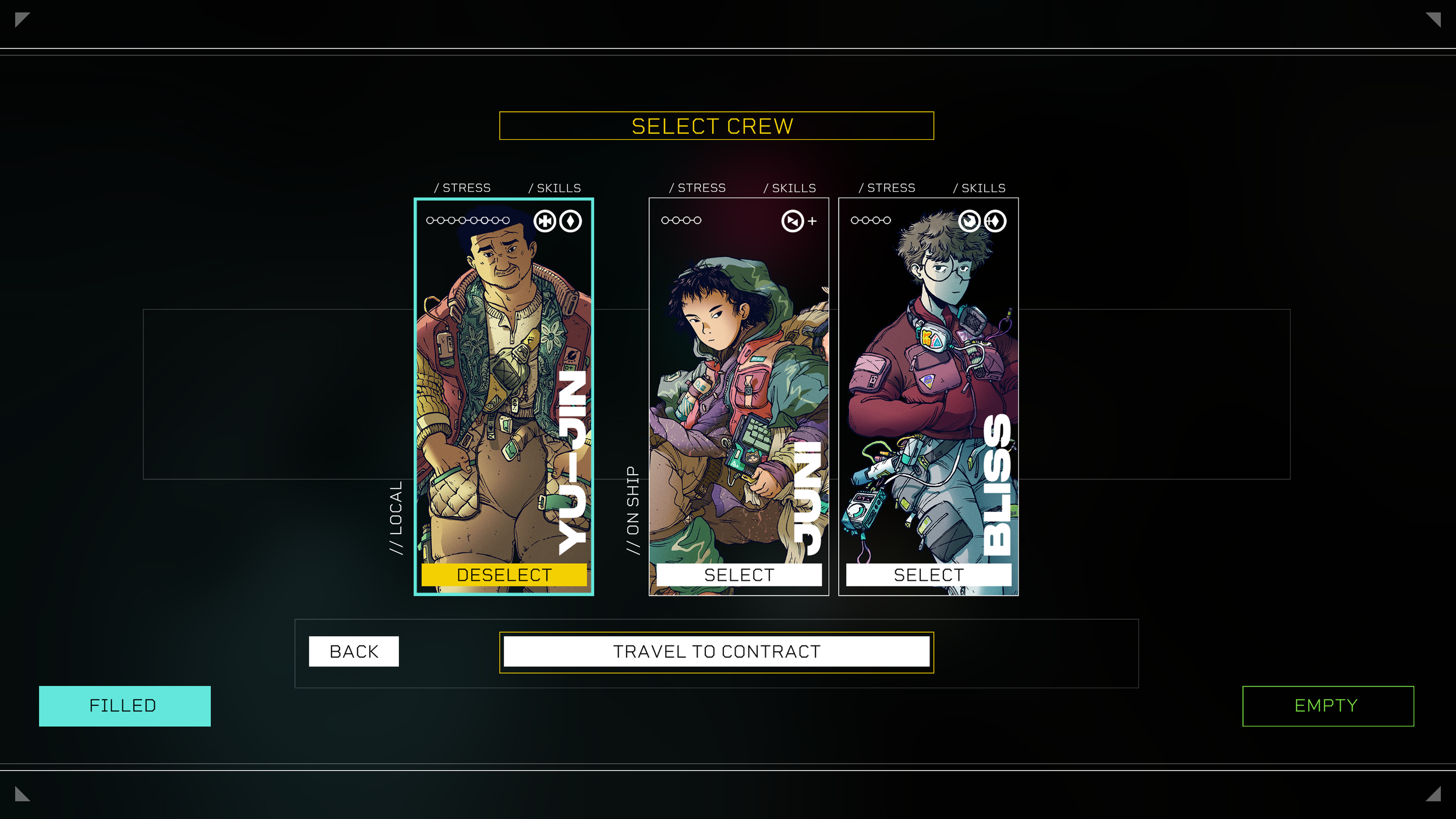This screenshot has height=819, width=1456.
Task: Click the BACK button
Action: click(x=353, y=651)
